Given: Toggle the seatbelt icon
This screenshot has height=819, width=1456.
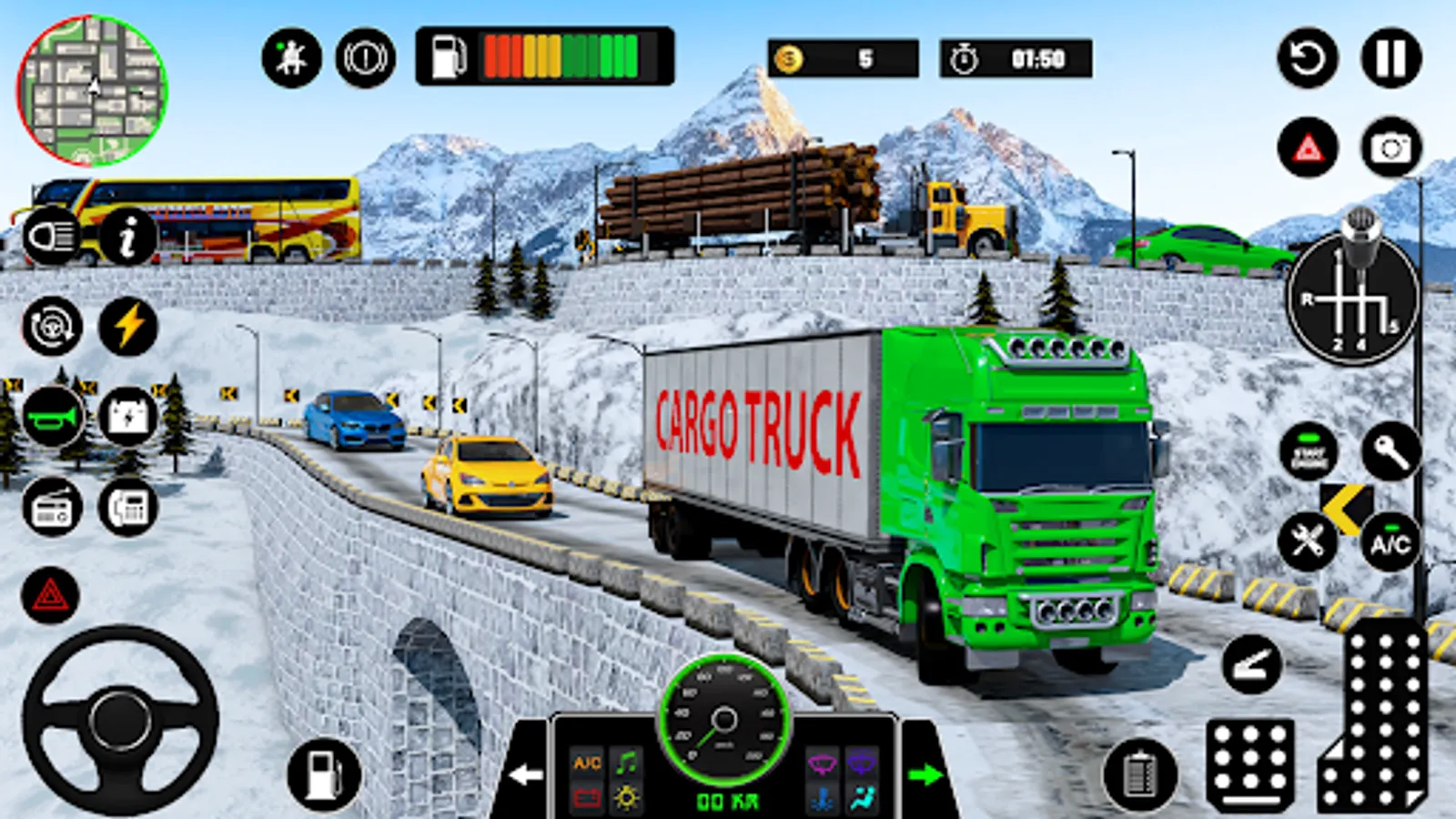Looking at the screenshot, I should [x=291, y=58].
